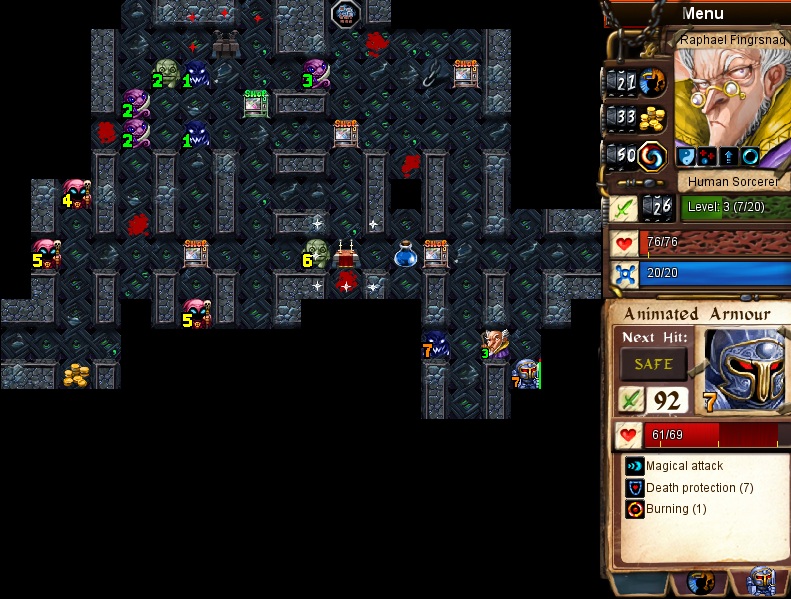The height and width of the screenshot is (599, 791).
Task: Select the red-blue swirl conversion icon
Action: [653, 155]
